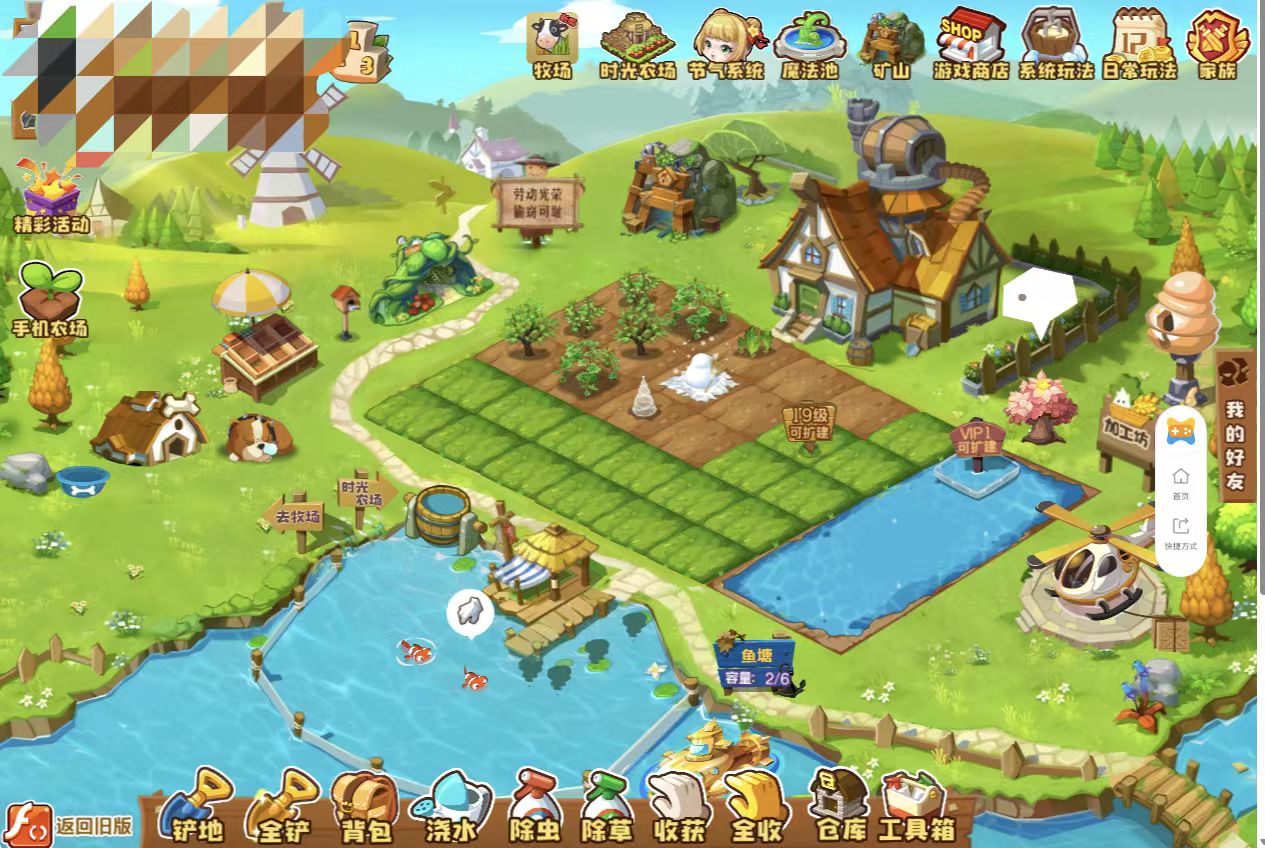Open the 仓库 warehouse

[838, 806]
